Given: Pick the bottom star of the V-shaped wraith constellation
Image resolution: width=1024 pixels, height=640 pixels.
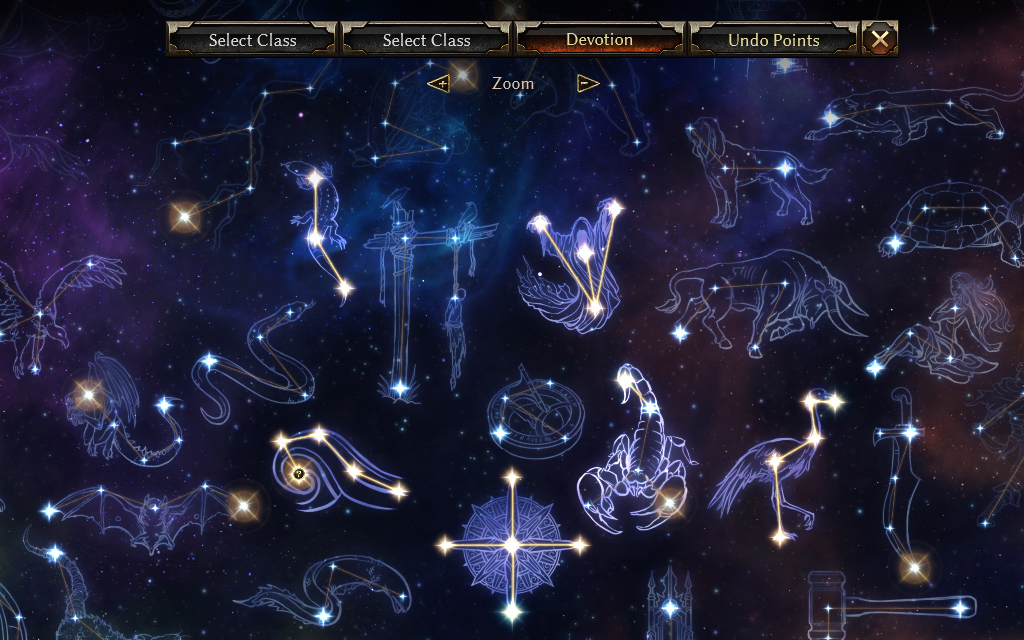Looking at the screenshot, I should click(x=594, y=309).
